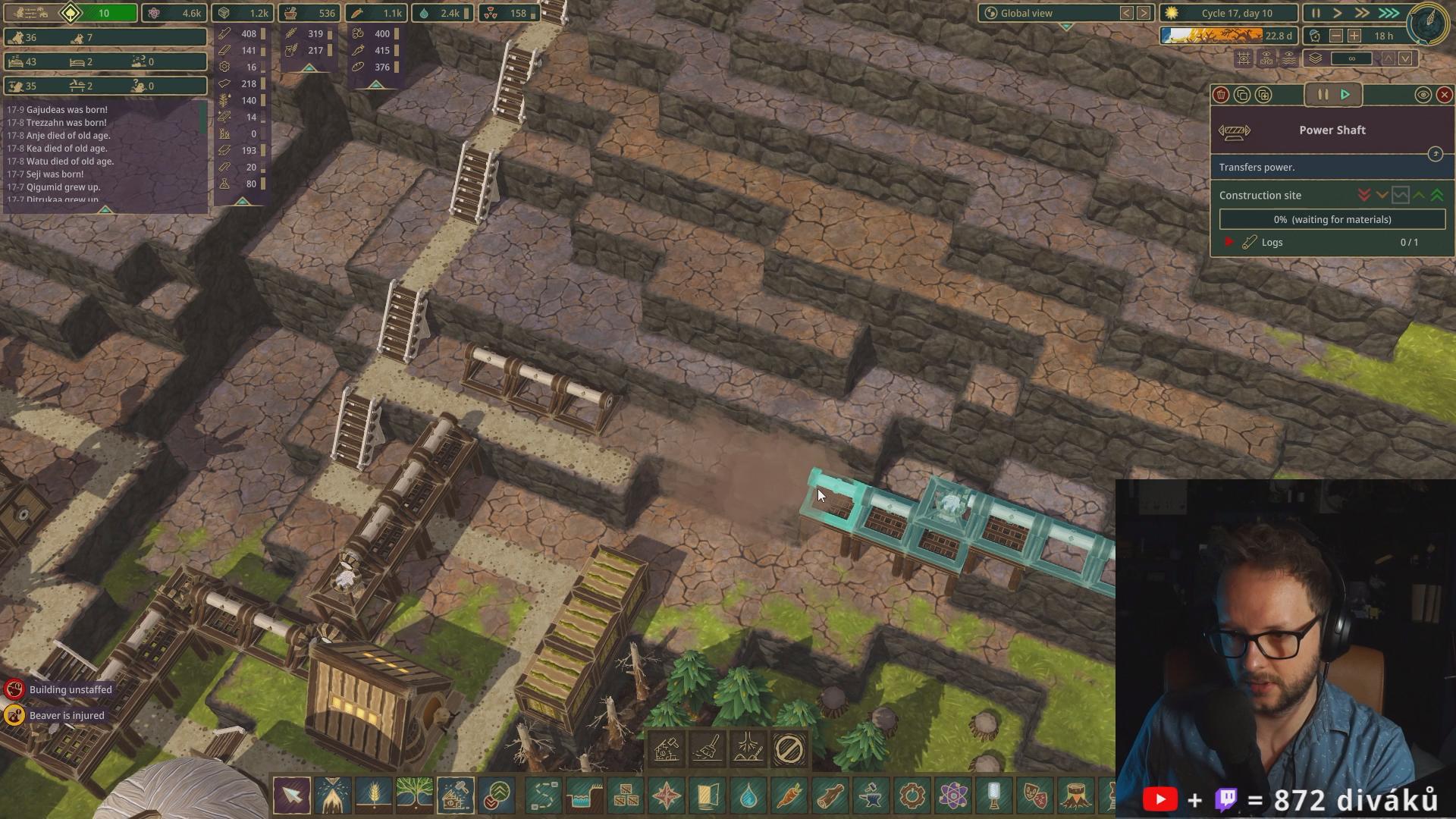Decrease working hours with the minus button
Screen dimensions: 1456x819
point(1336,36)
